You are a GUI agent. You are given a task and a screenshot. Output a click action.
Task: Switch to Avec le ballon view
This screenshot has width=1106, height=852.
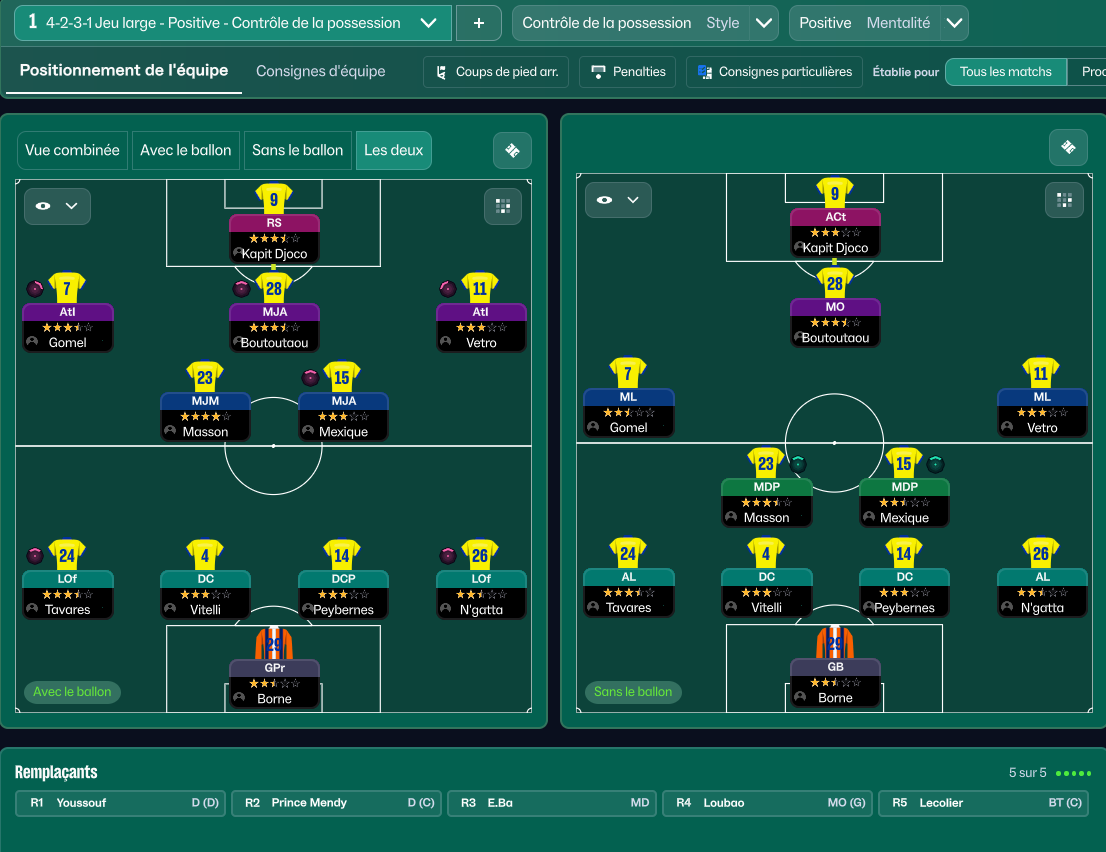tap(185, 150)
